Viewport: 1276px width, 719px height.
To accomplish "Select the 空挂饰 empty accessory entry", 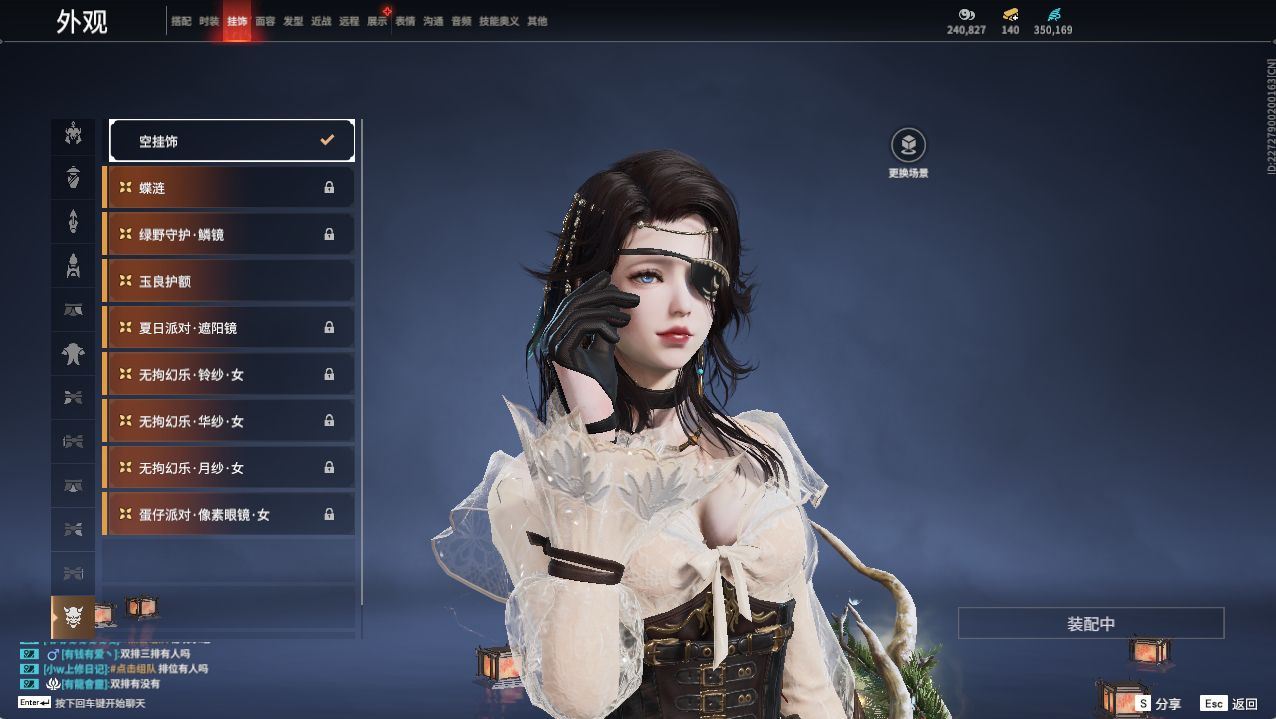I will coord(231,141).
